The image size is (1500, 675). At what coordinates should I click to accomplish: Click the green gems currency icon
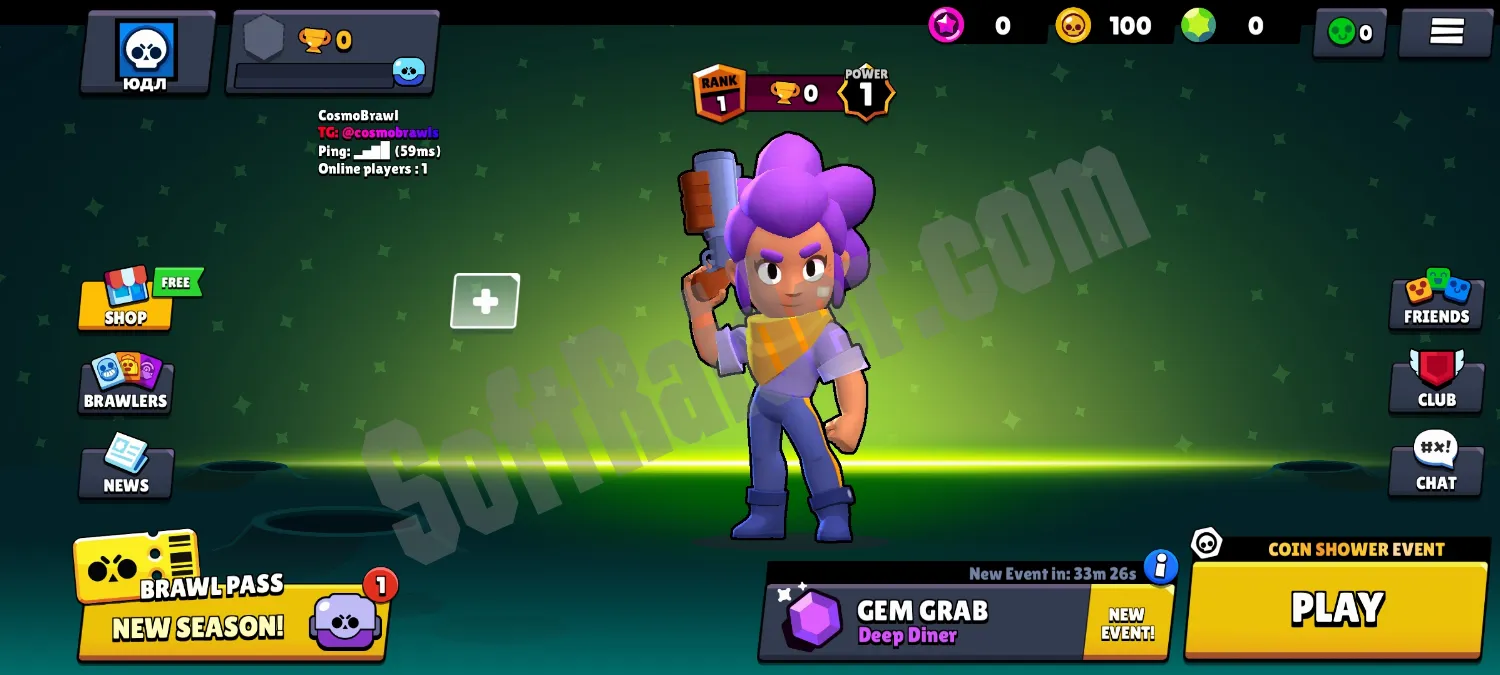tap(1198, 26)
